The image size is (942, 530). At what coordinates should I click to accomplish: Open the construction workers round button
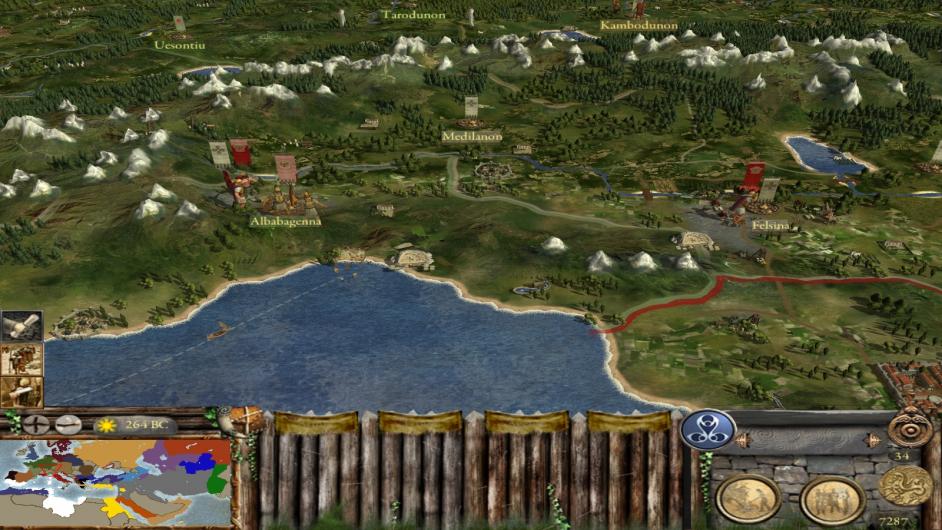pos(749,497)
